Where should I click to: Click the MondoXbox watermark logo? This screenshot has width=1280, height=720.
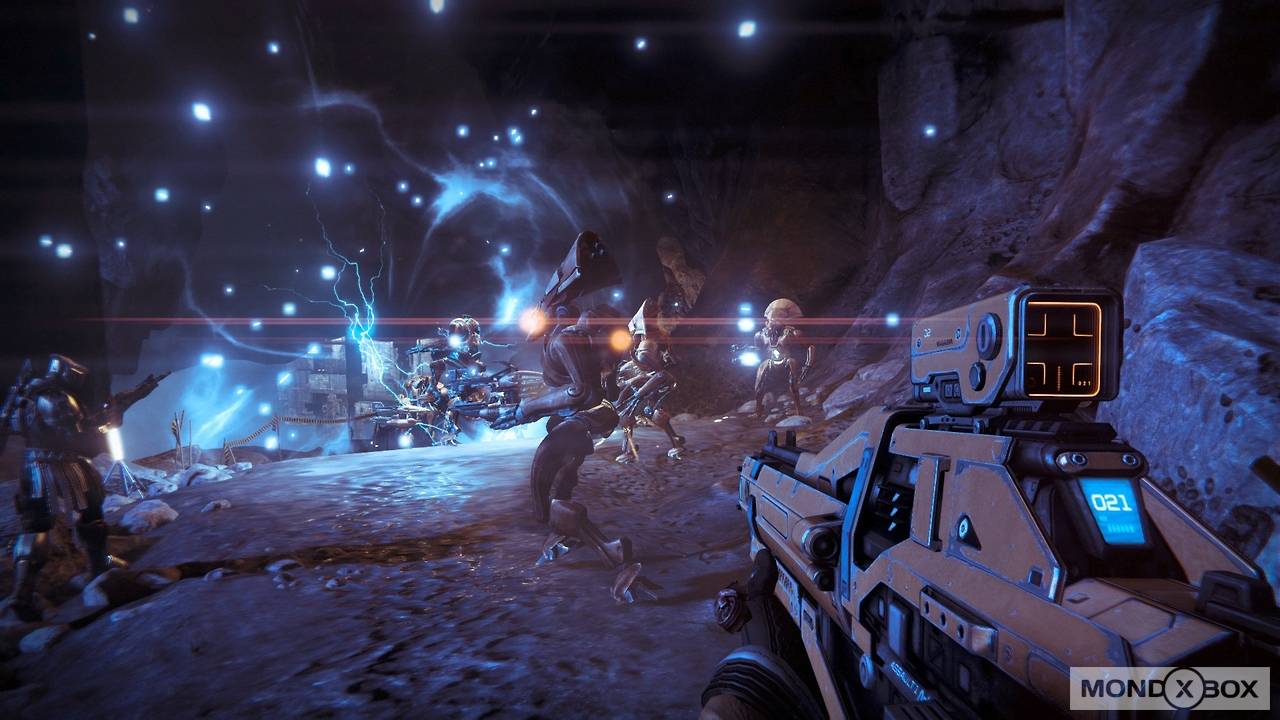[1169, 688]
